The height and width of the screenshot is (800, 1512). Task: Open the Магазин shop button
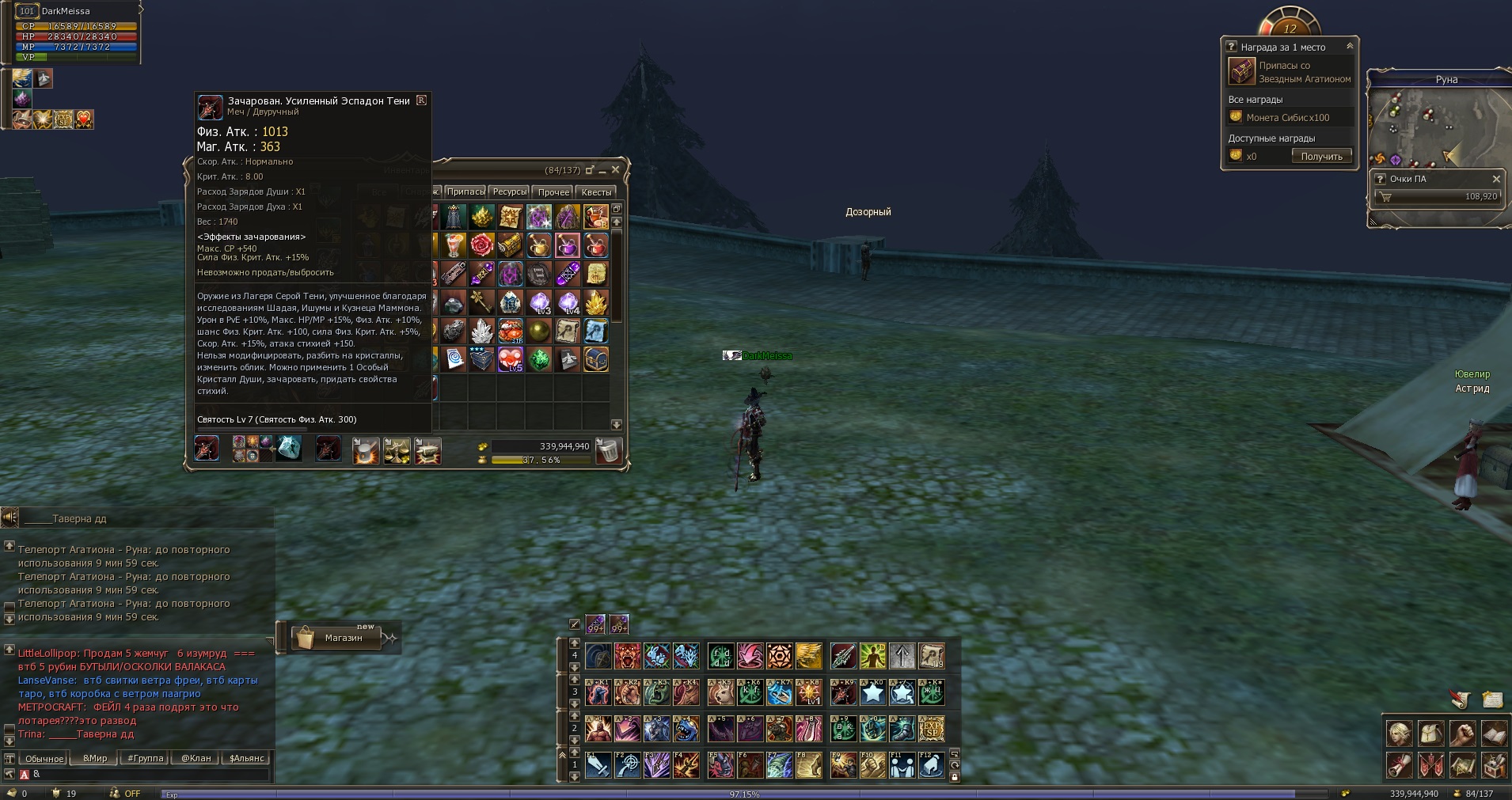point(343,638)
